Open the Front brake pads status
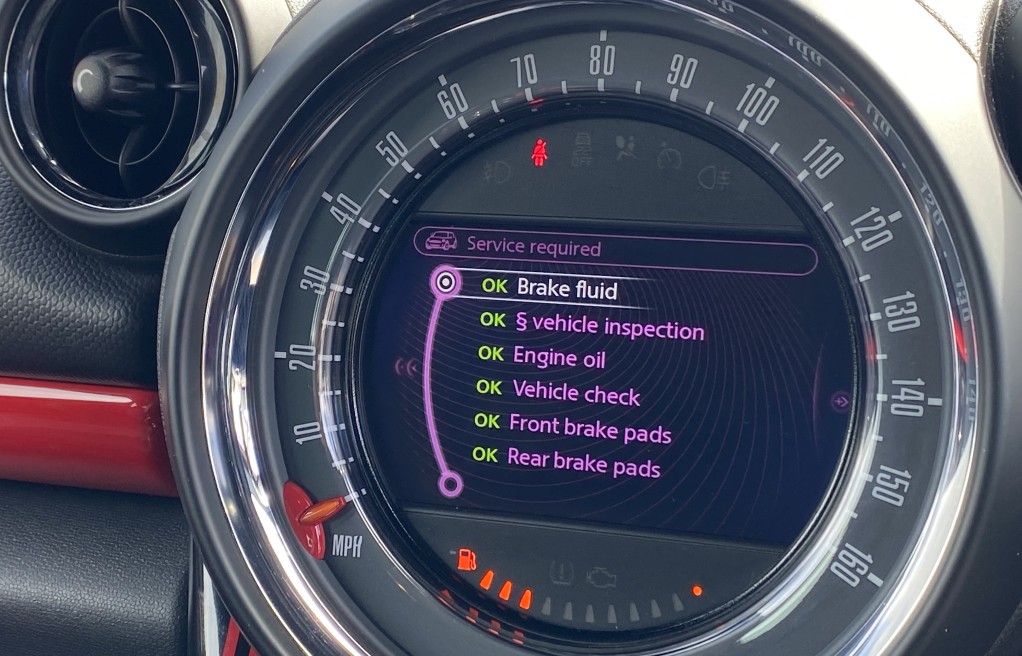 pos(589,427)
